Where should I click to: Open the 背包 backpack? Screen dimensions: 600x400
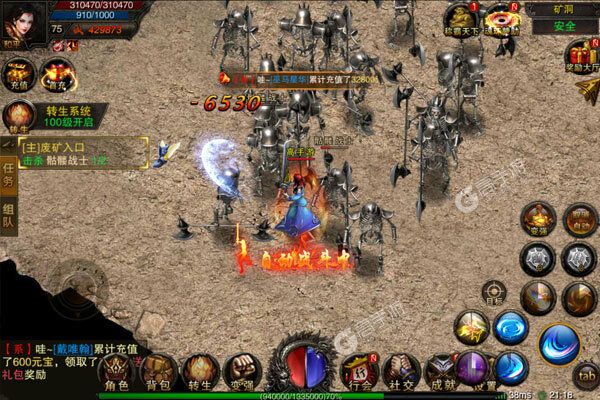156,370
